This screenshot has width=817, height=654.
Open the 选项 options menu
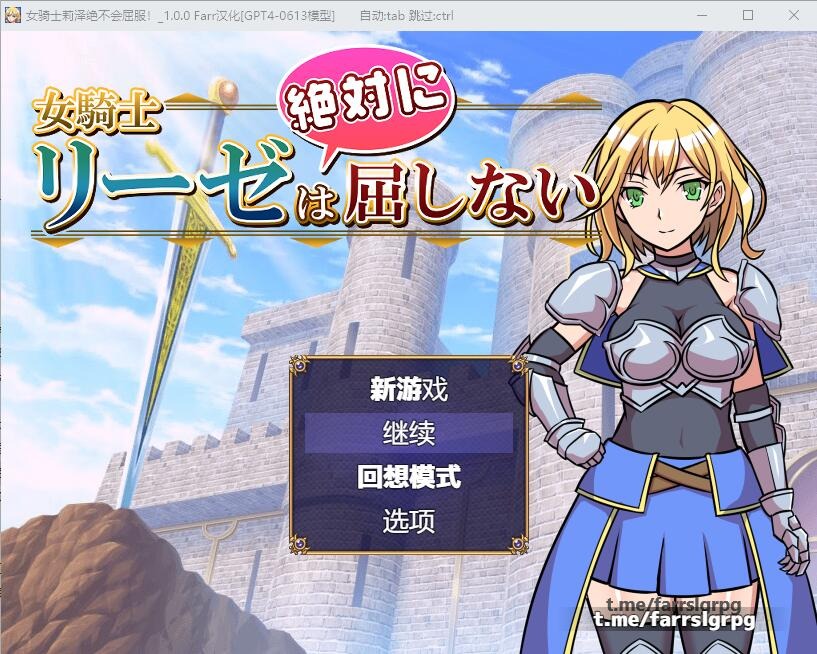pyautogui.click(x=408, y=521)
